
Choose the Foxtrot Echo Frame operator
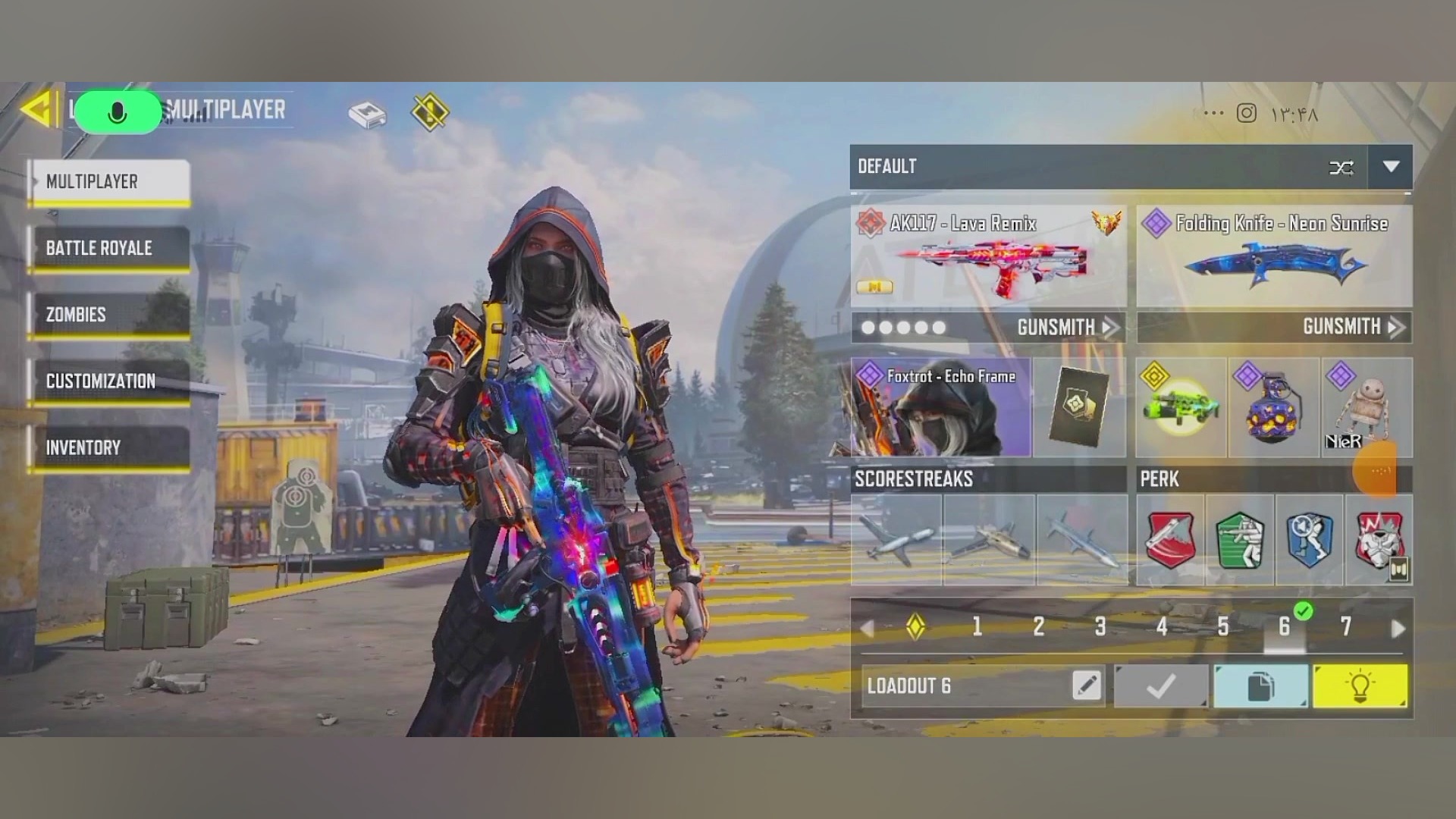[x=940, y=408]
